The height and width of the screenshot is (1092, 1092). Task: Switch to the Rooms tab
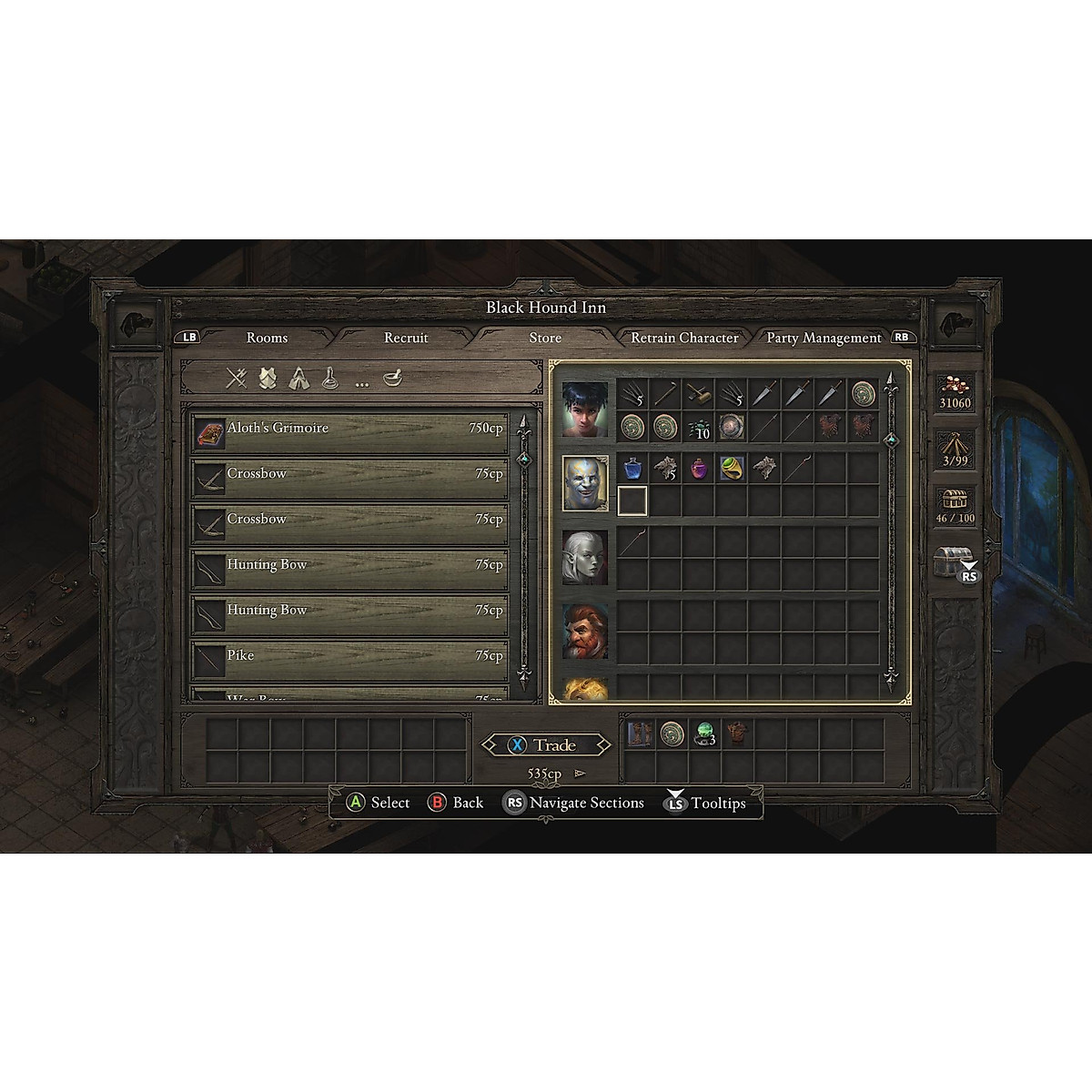267,338
